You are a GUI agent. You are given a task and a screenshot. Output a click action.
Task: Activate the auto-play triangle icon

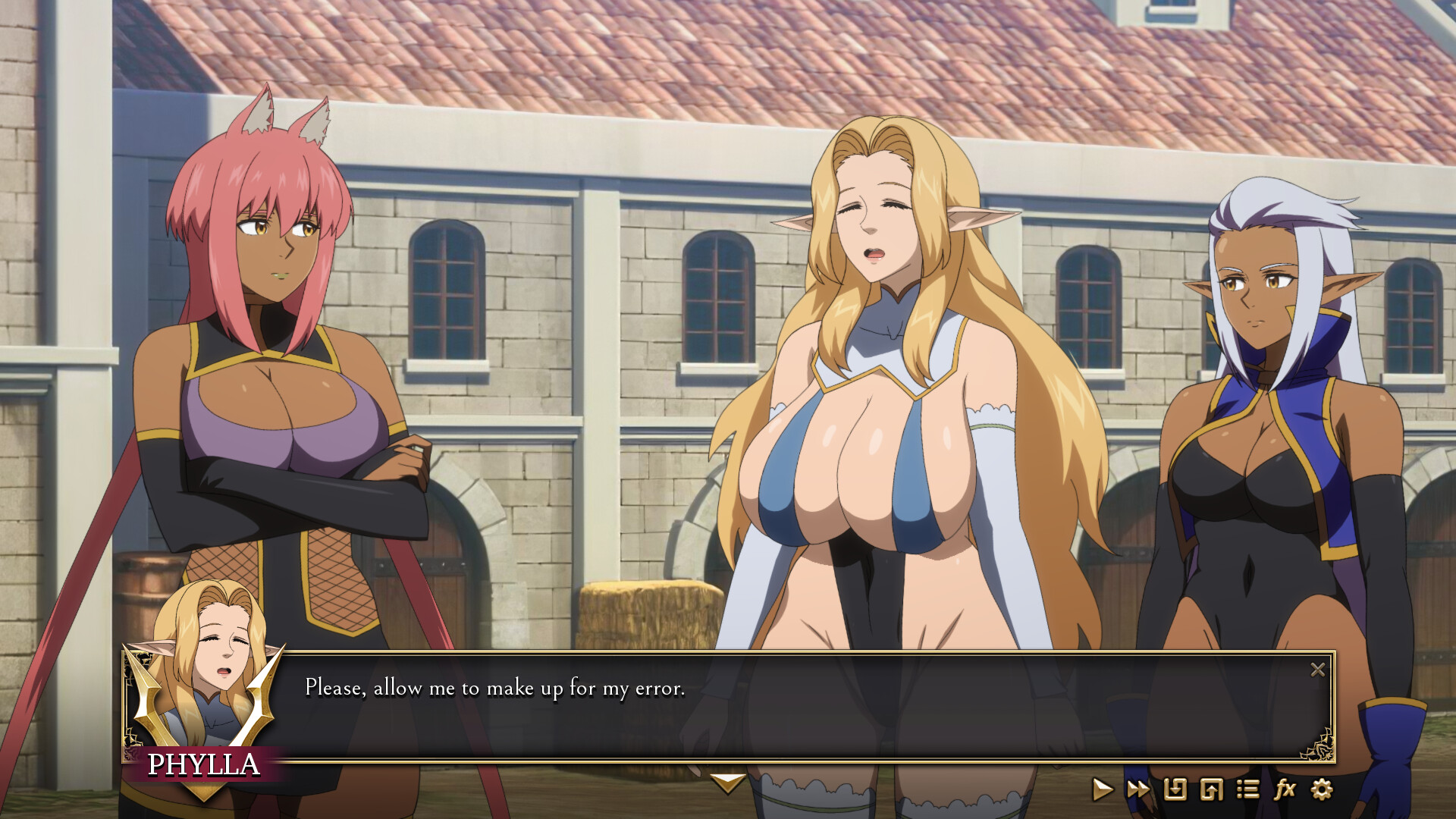point(1103,789)
